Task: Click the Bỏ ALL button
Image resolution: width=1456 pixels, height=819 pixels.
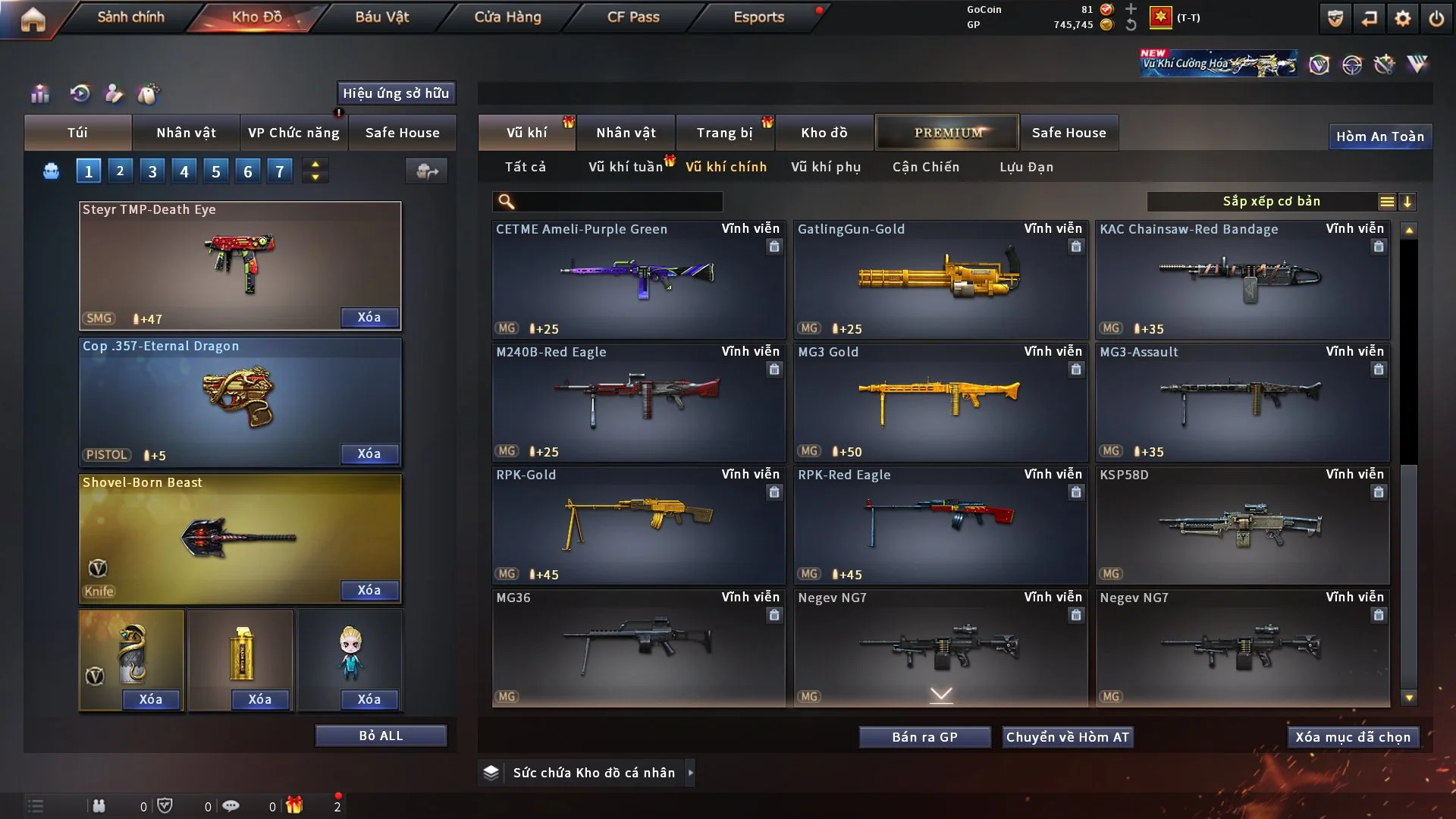Action: tap(381, 736)
